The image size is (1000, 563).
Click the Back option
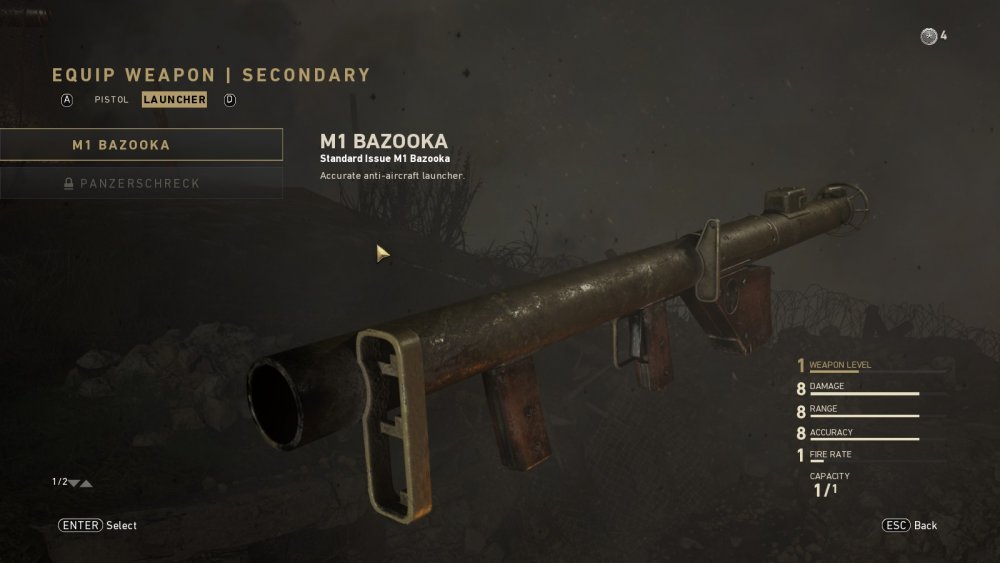coord(910,525)
